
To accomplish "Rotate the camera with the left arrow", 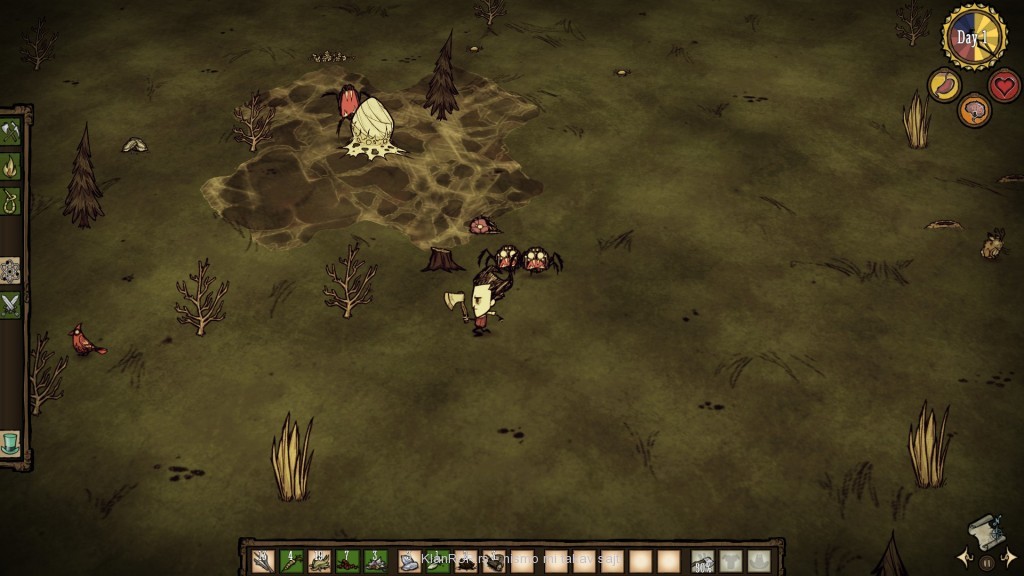I will pyautogui.click(x=963, y=557).
